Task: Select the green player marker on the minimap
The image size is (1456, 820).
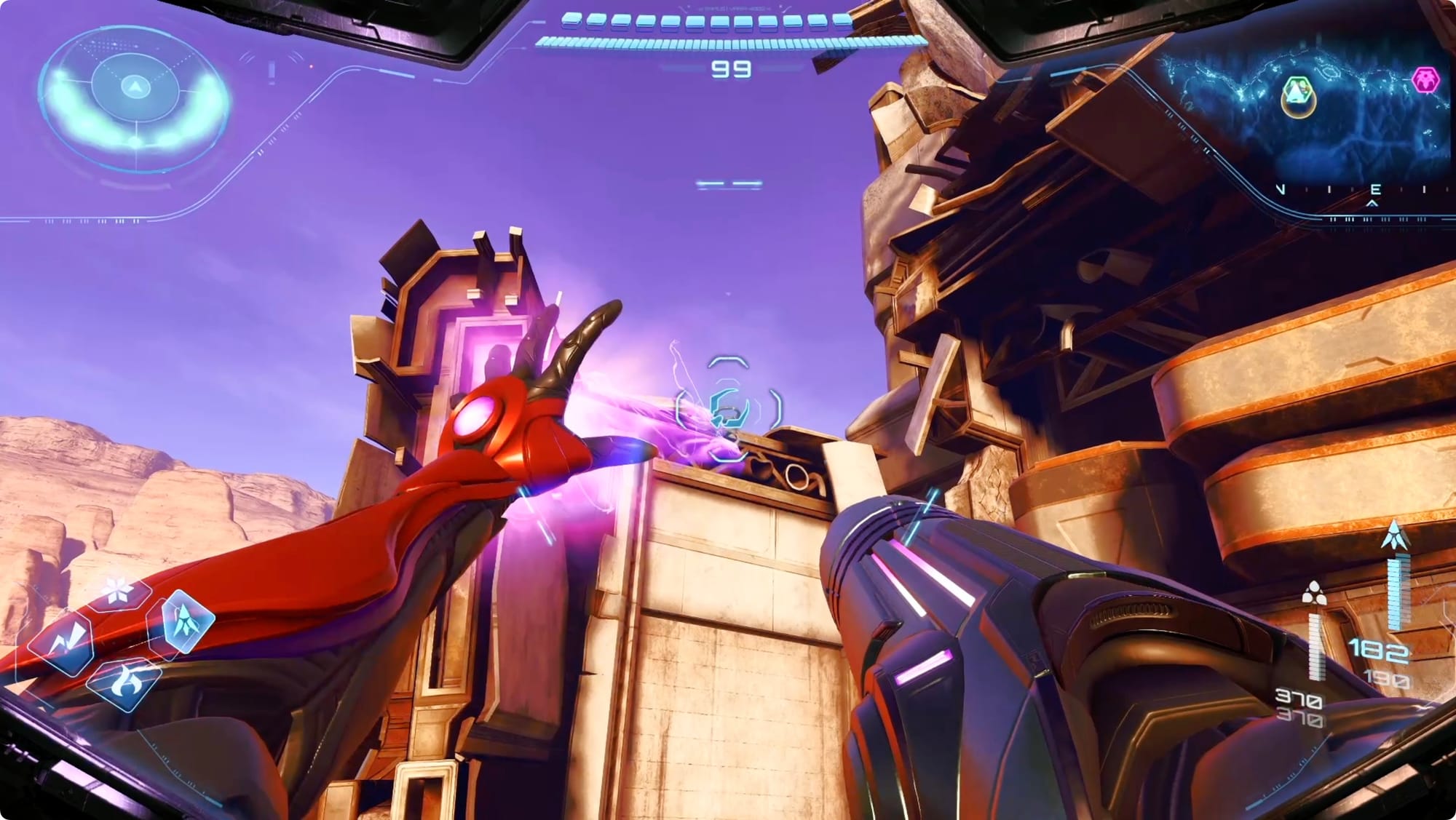Action: 1297,94
